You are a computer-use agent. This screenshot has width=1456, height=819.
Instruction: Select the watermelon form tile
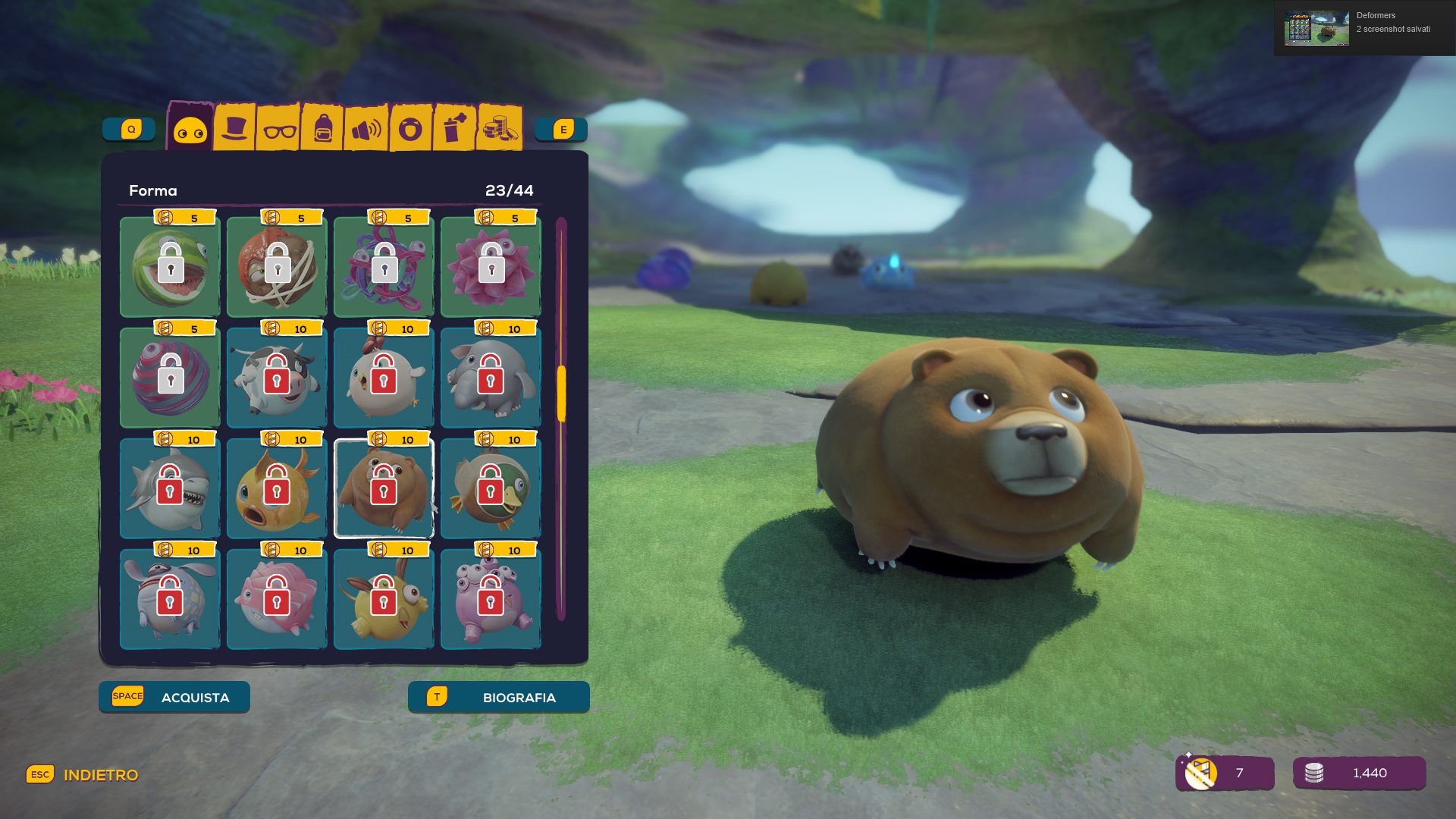pyautogui.click(x=170, y=267)
